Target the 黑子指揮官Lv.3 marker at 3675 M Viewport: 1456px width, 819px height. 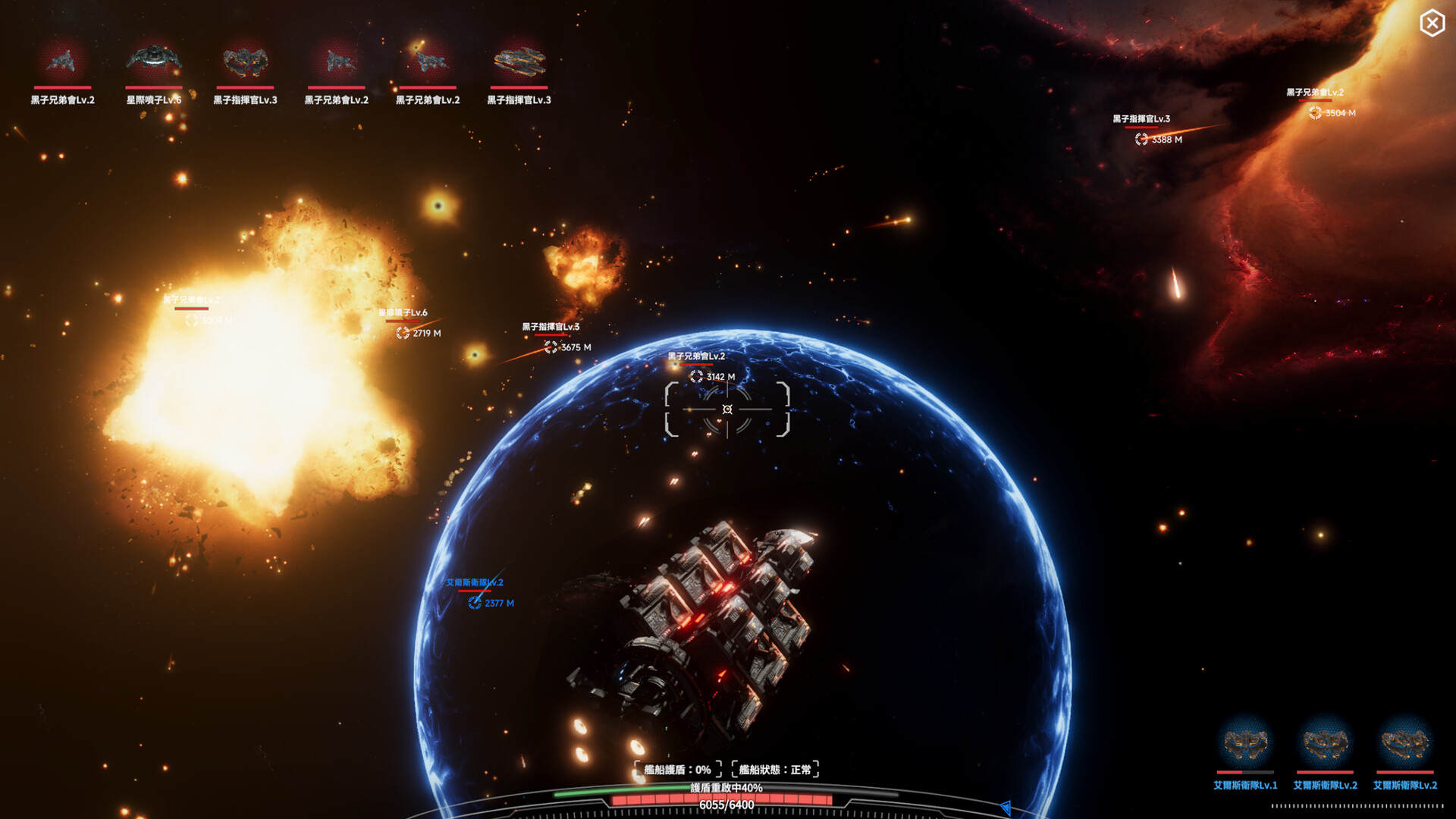tap(551, 347)
